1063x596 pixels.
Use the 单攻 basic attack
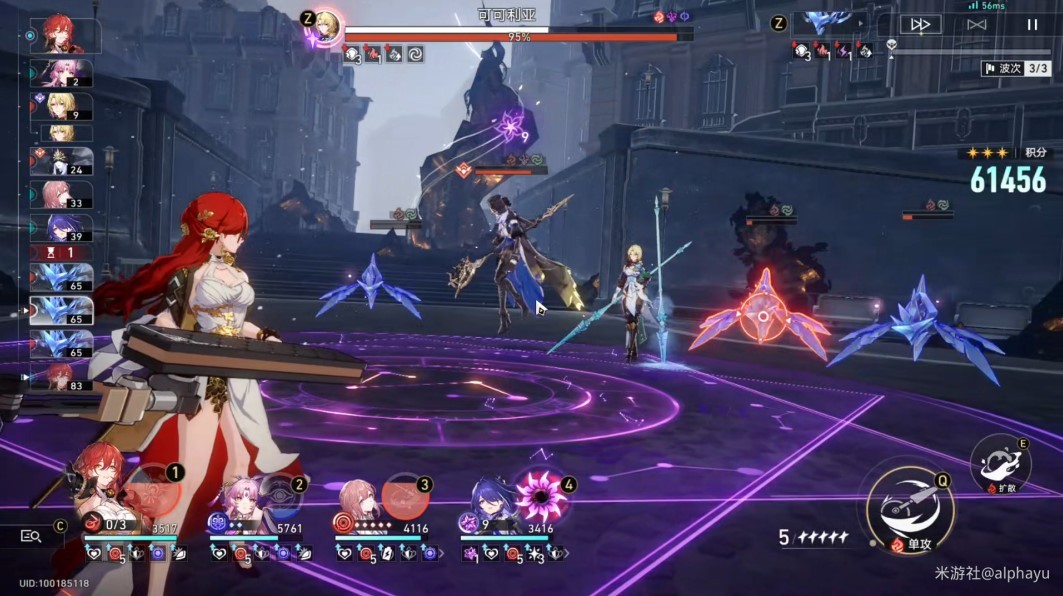point(908,511)
